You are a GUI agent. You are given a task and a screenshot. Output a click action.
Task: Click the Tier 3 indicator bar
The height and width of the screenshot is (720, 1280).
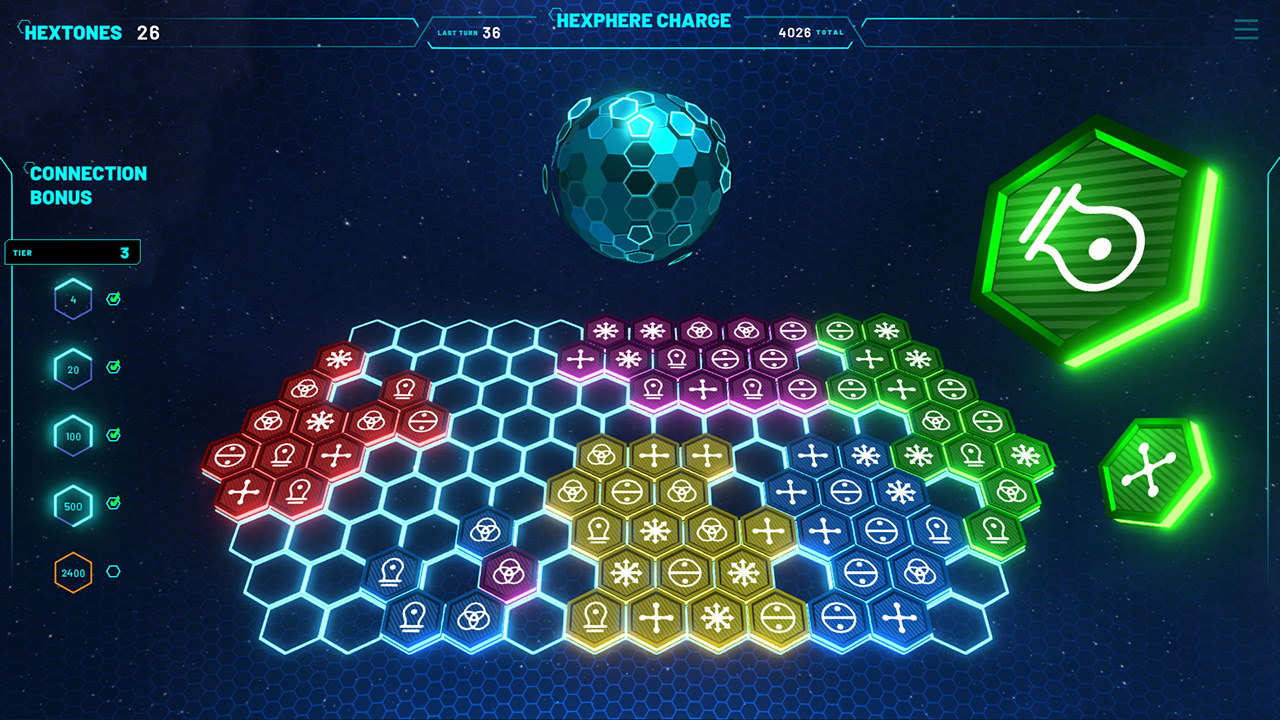(70, 251)
